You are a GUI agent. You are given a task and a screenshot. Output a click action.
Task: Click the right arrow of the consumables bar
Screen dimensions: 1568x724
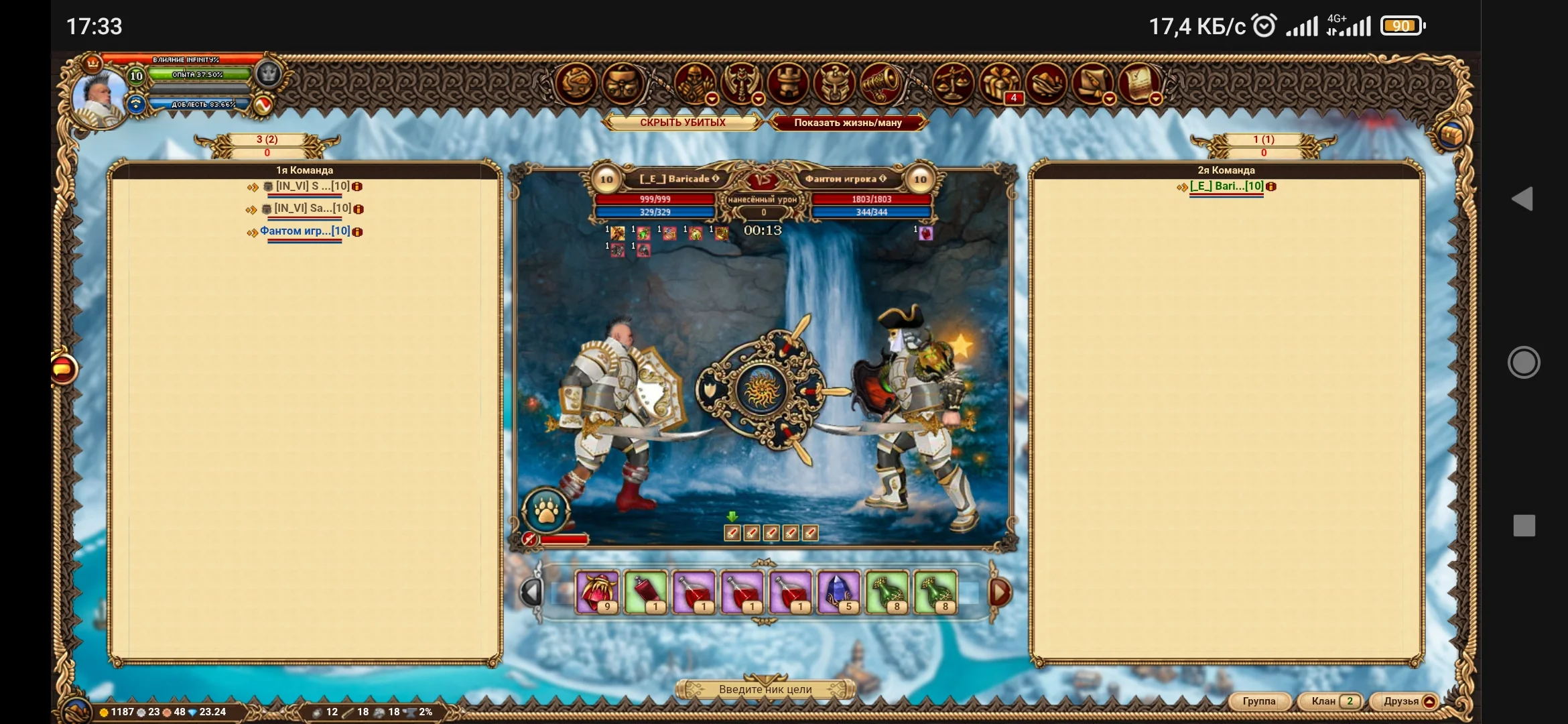(x=1001, y=591)
